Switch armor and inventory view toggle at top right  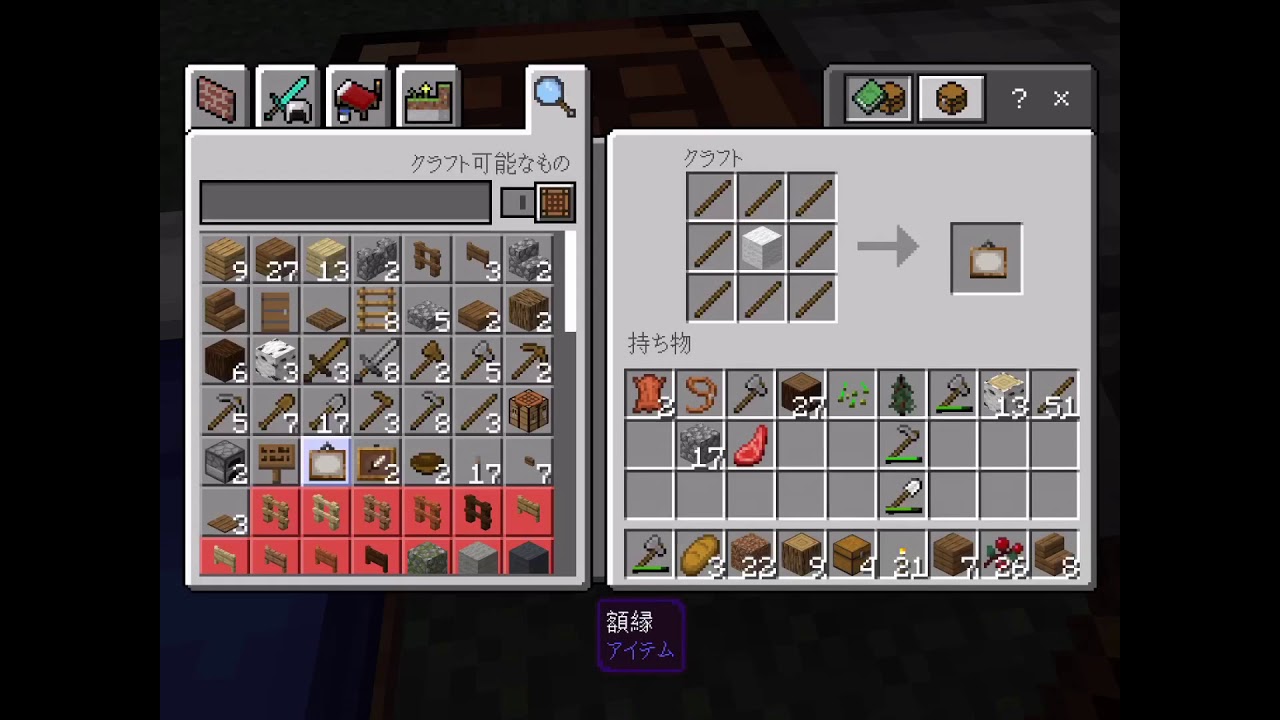[x=949, y=97]
